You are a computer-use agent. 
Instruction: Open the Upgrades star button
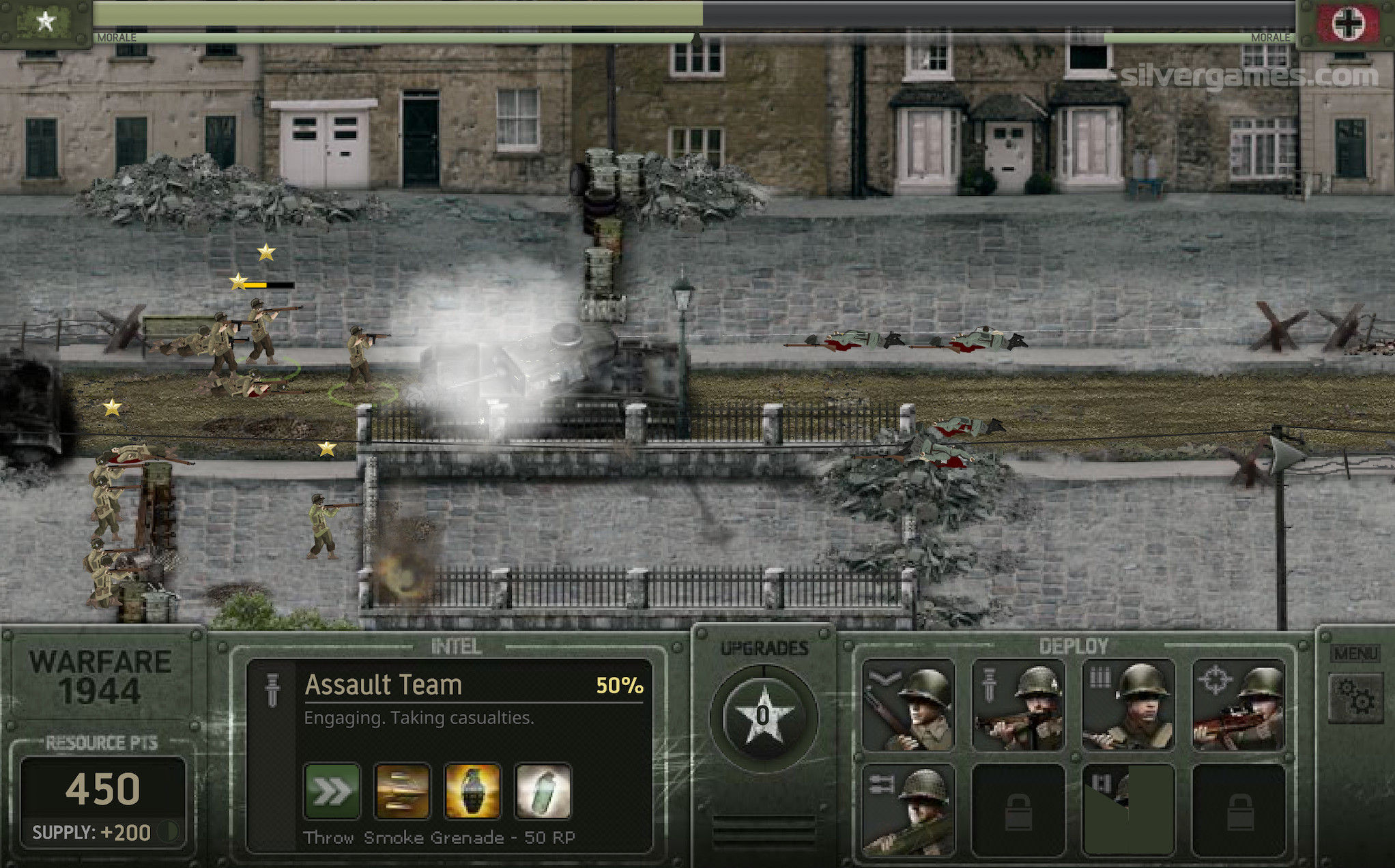pyautogui.click(x=763, y=717)
